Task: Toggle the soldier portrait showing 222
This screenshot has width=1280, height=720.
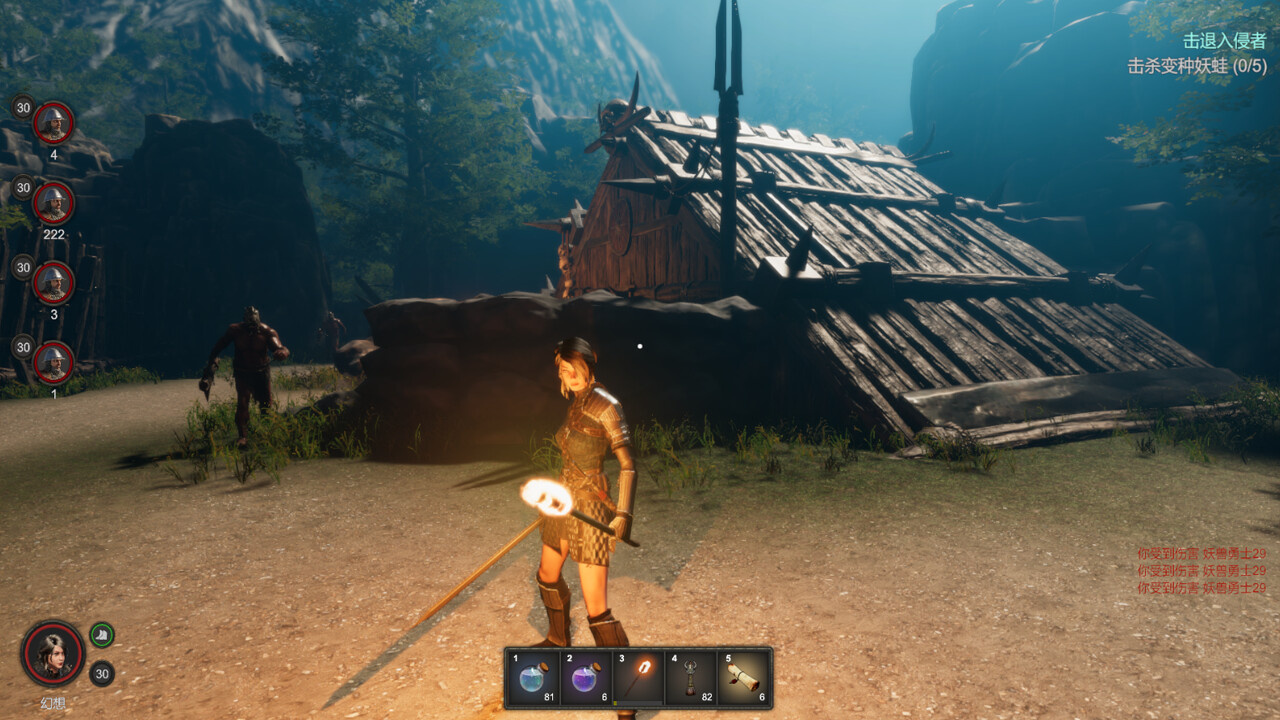Action: point(55,203)
